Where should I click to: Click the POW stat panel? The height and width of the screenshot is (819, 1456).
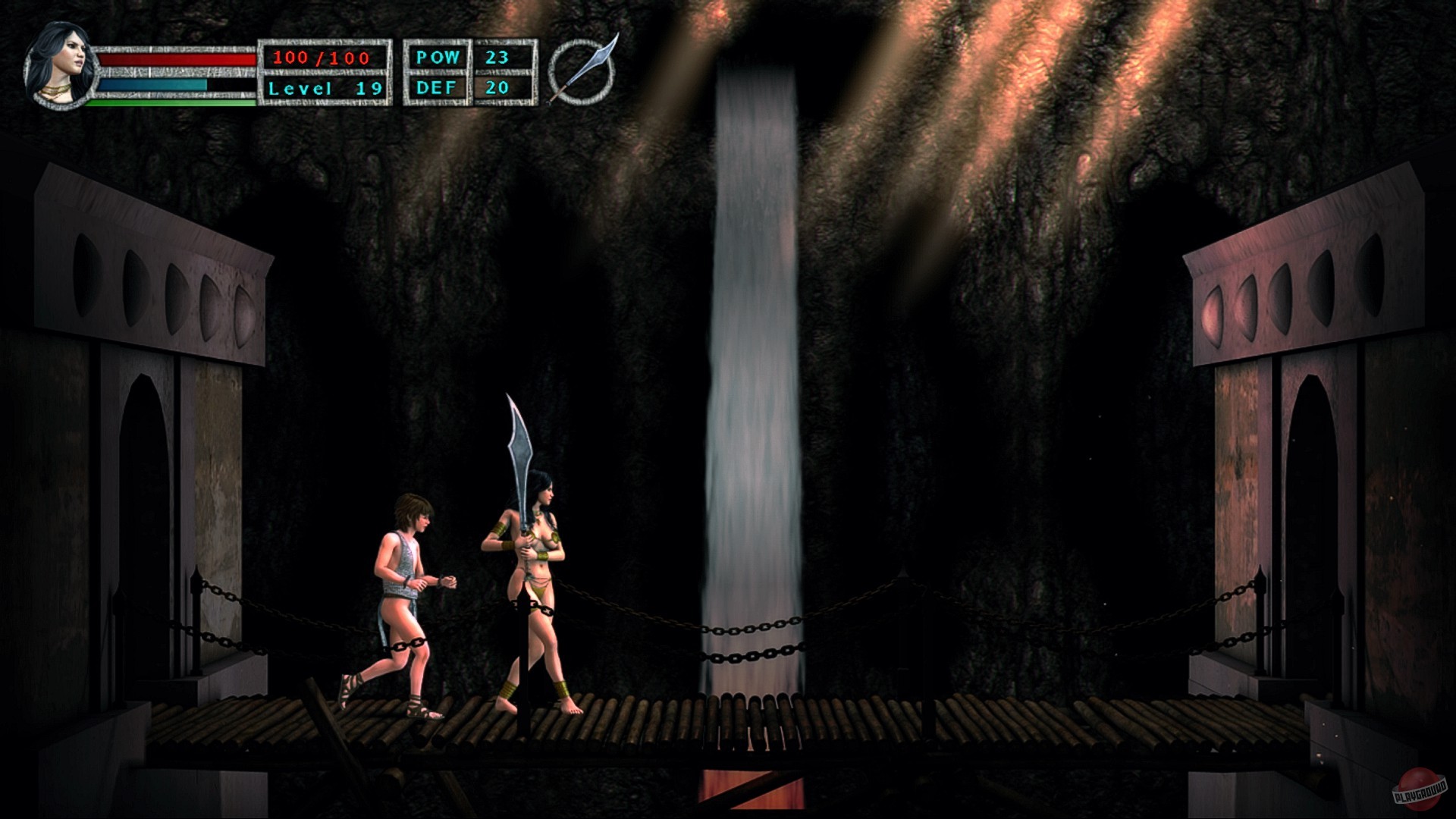440,55
